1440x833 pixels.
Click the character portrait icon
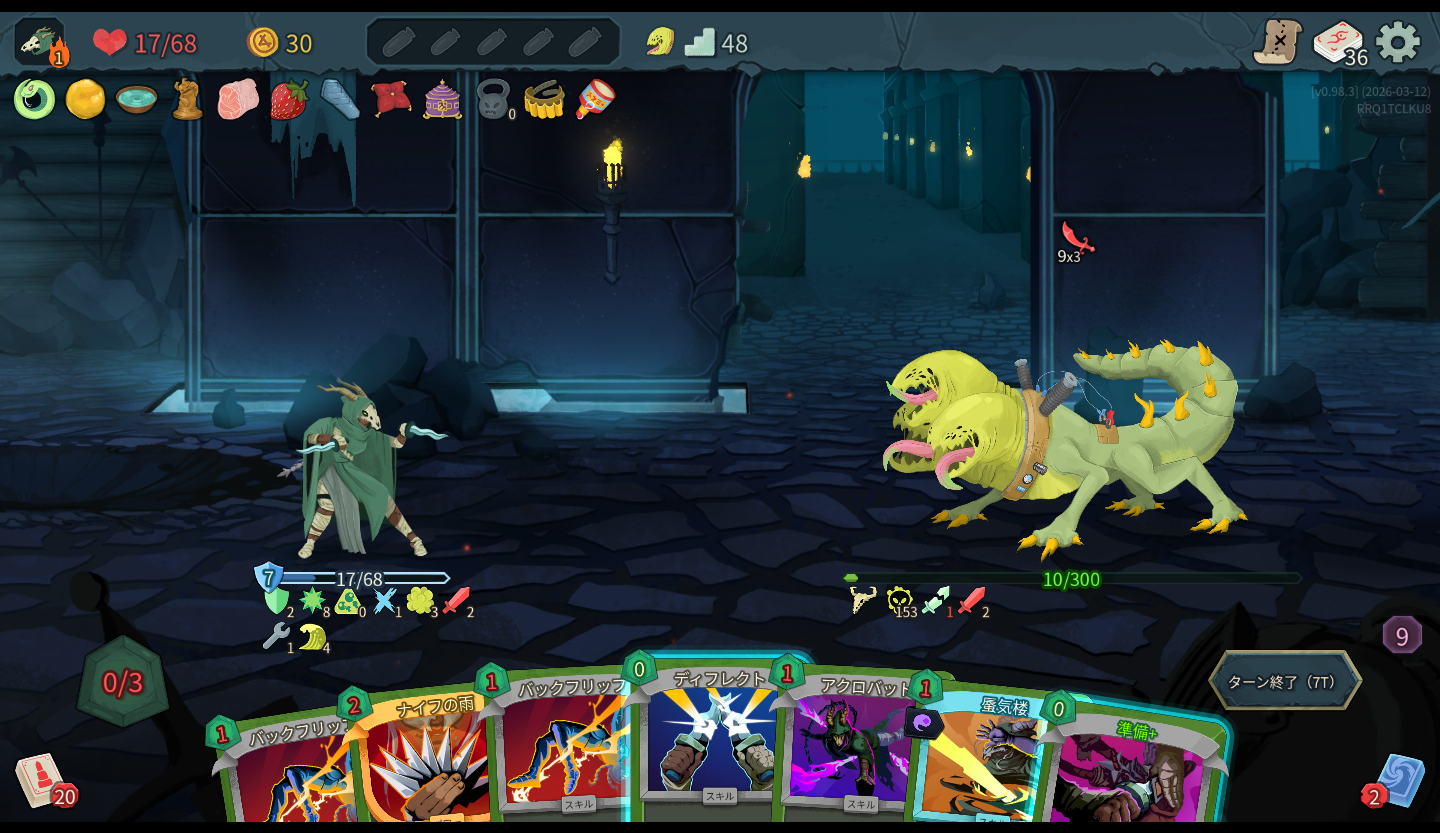tap(40, 42)
